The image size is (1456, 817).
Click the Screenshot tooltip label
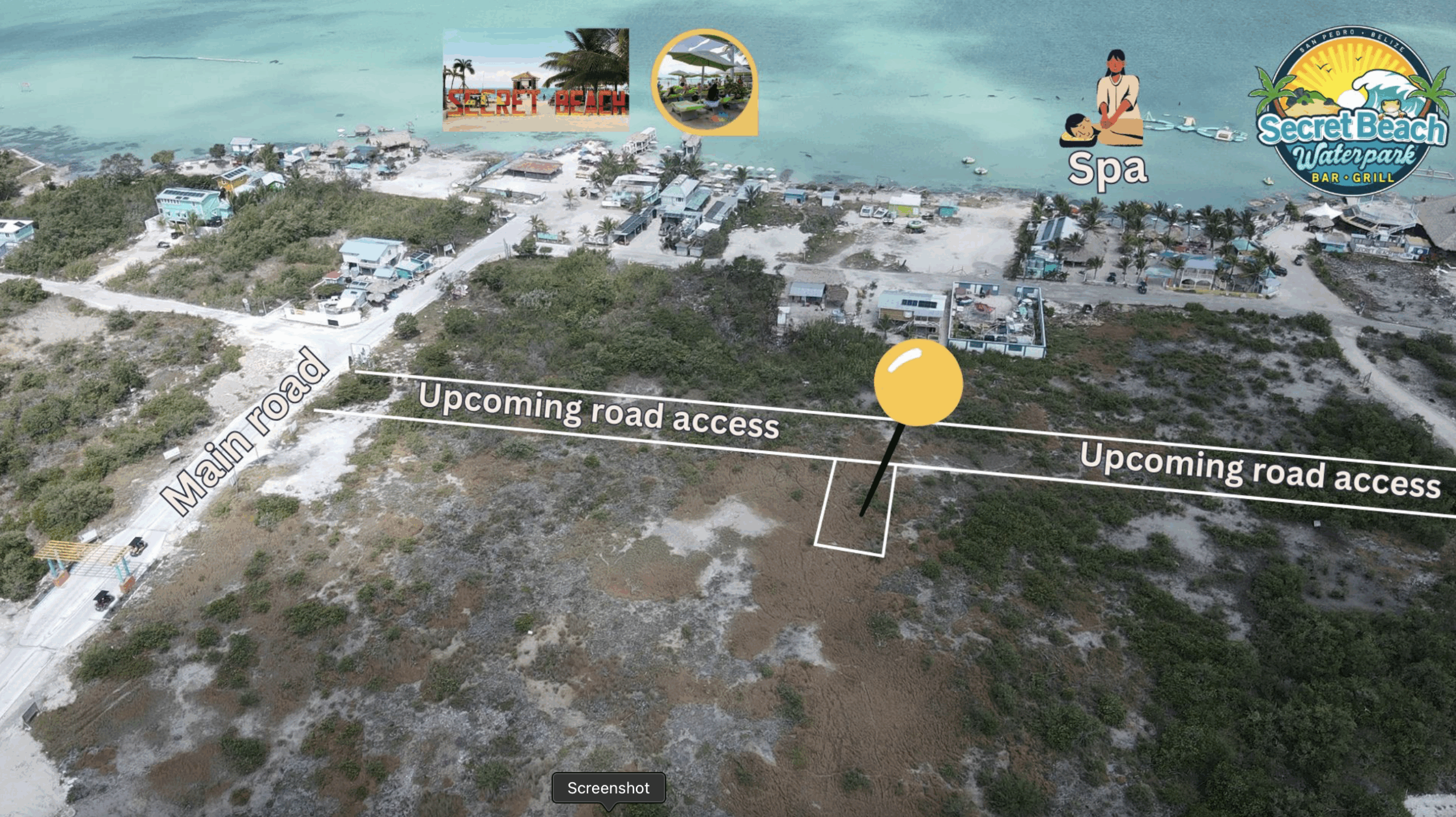(x=608, y=788)
